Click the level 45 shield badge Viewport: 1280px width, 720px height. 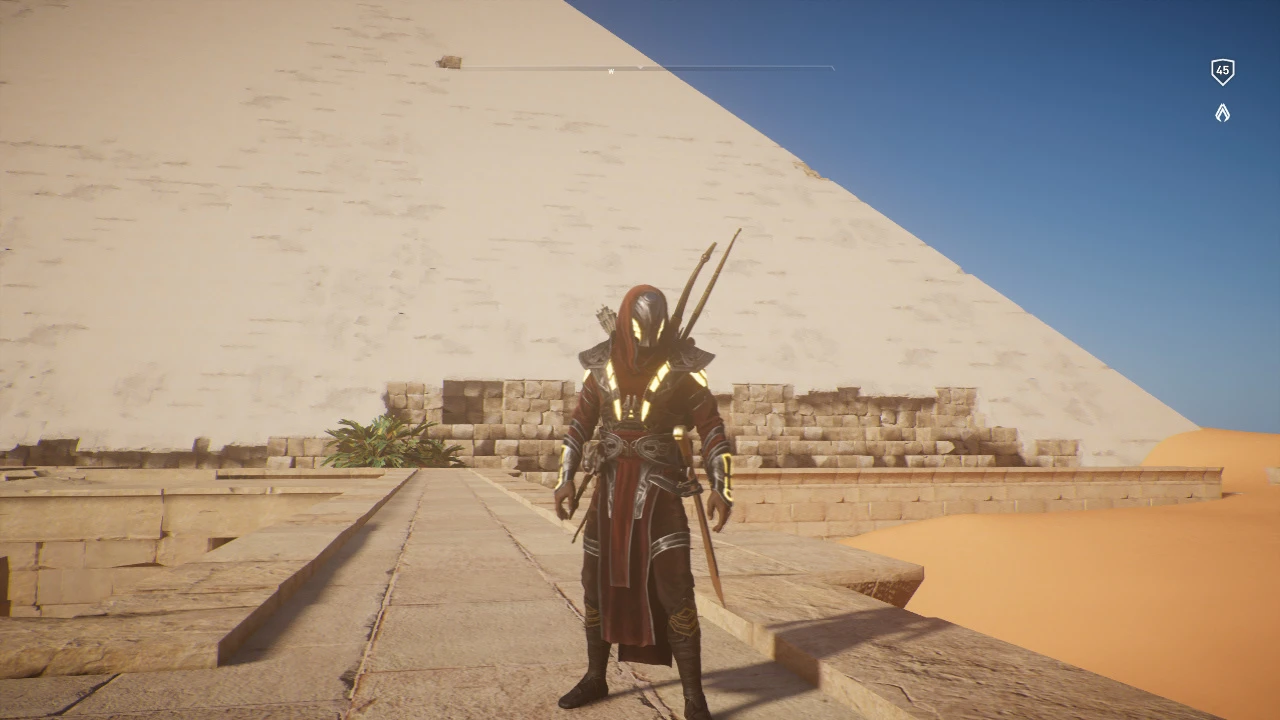[x=1222, y=70]
